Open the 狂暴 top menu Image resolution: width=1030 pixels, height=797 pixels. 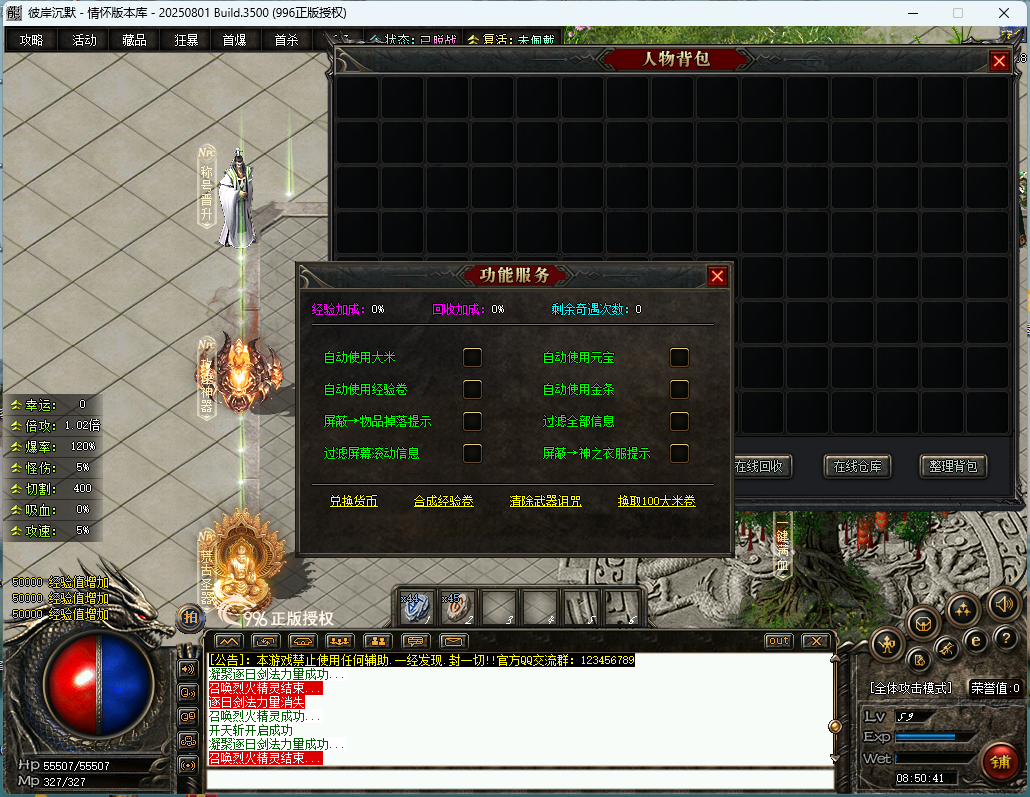click(x=186, y=40)
